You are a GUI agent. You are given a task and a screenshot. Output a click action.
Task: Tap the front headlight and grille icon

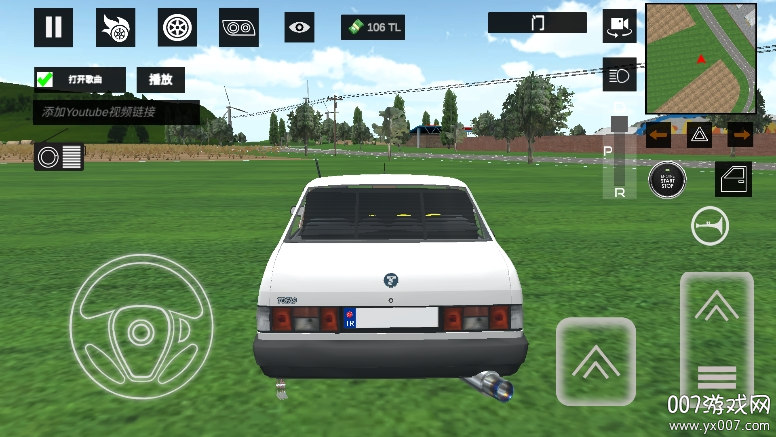click(59, 156)
